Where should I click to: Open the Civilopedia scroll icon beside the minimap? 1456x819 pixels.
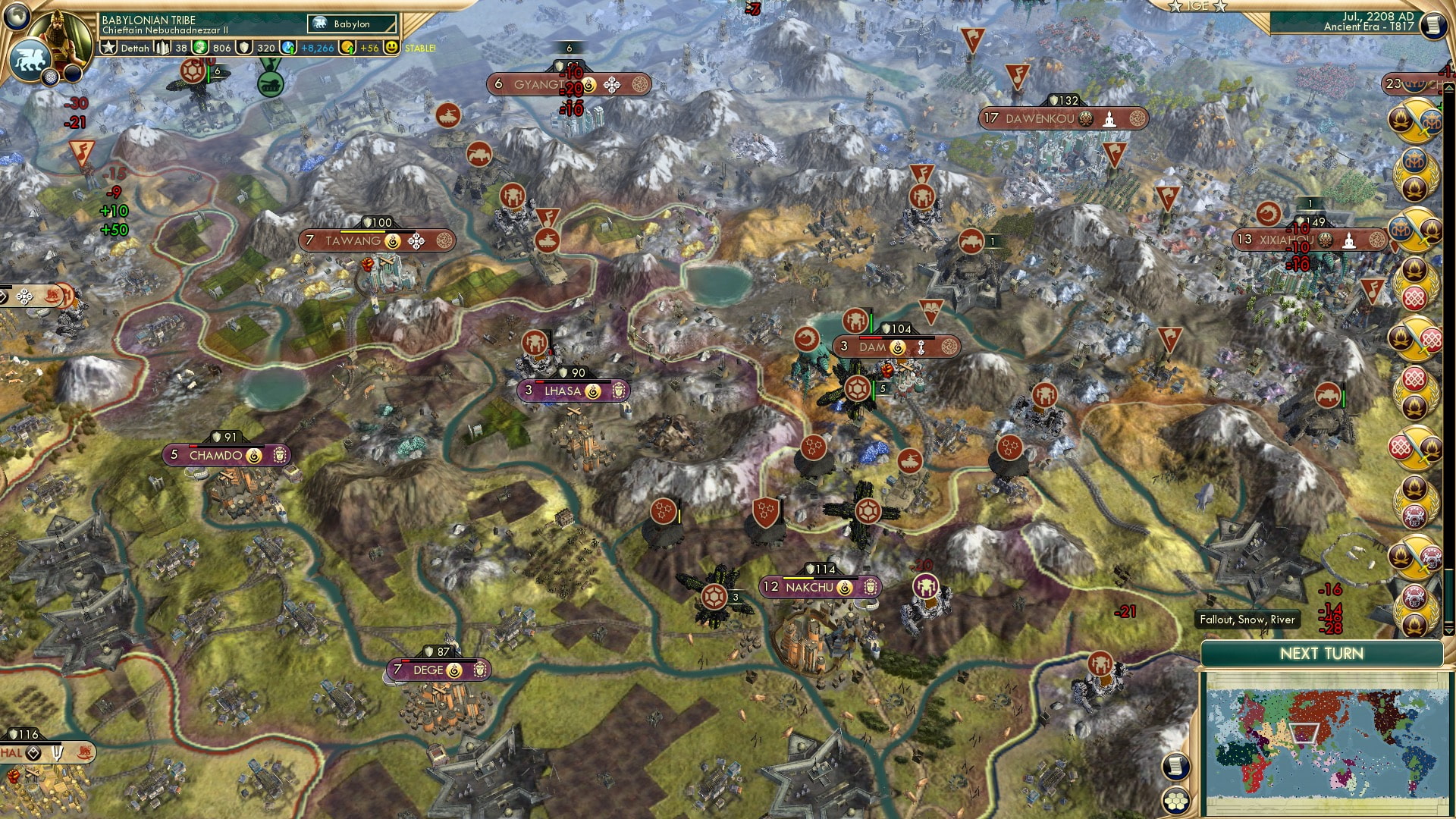pyautogui.click(x=1175, y=767)
